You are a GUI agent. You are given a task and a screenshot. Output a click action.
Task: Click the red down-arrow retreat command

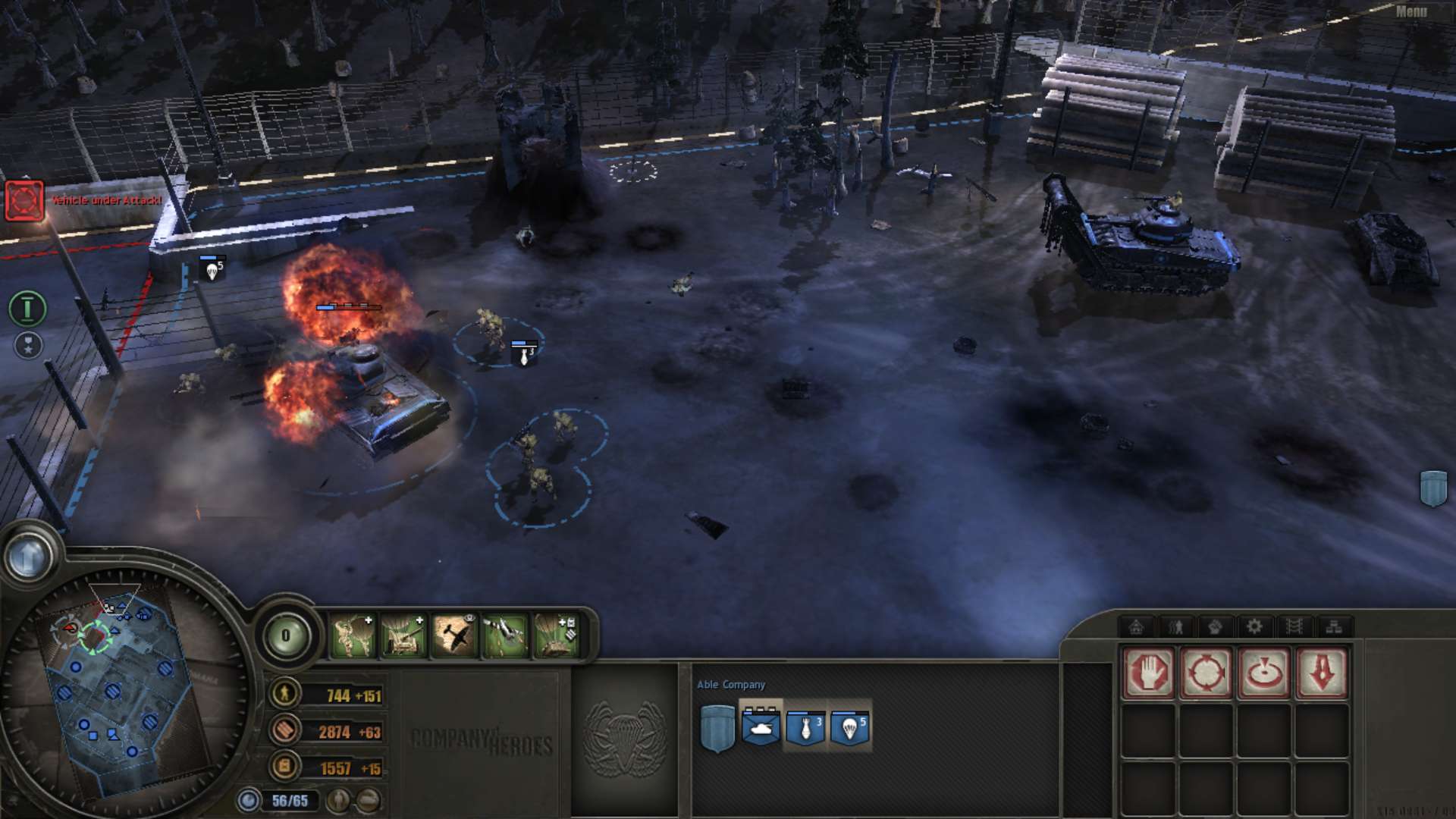pos(1321,672)
